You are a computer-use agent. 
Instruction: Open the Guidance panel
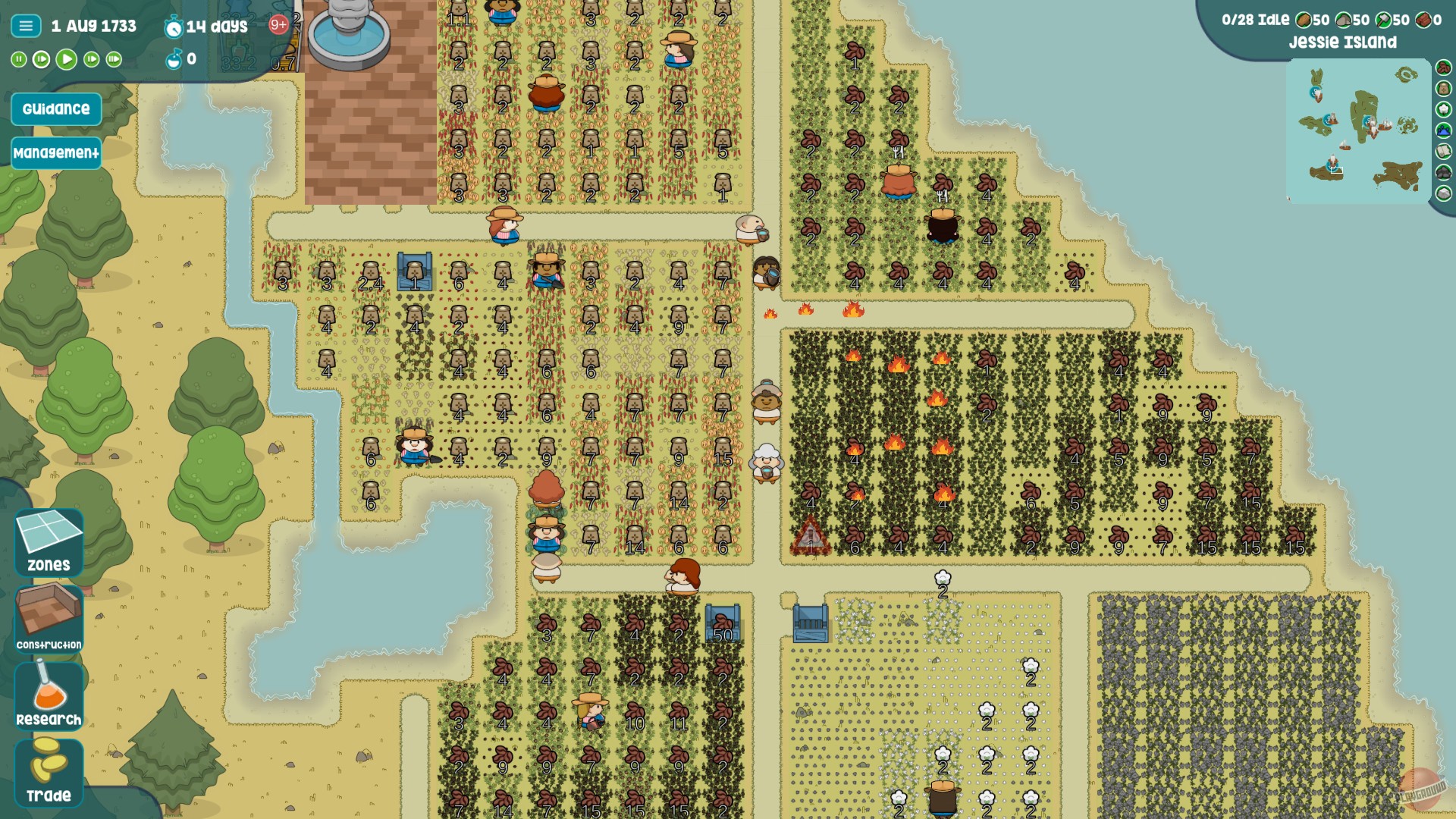55,108
